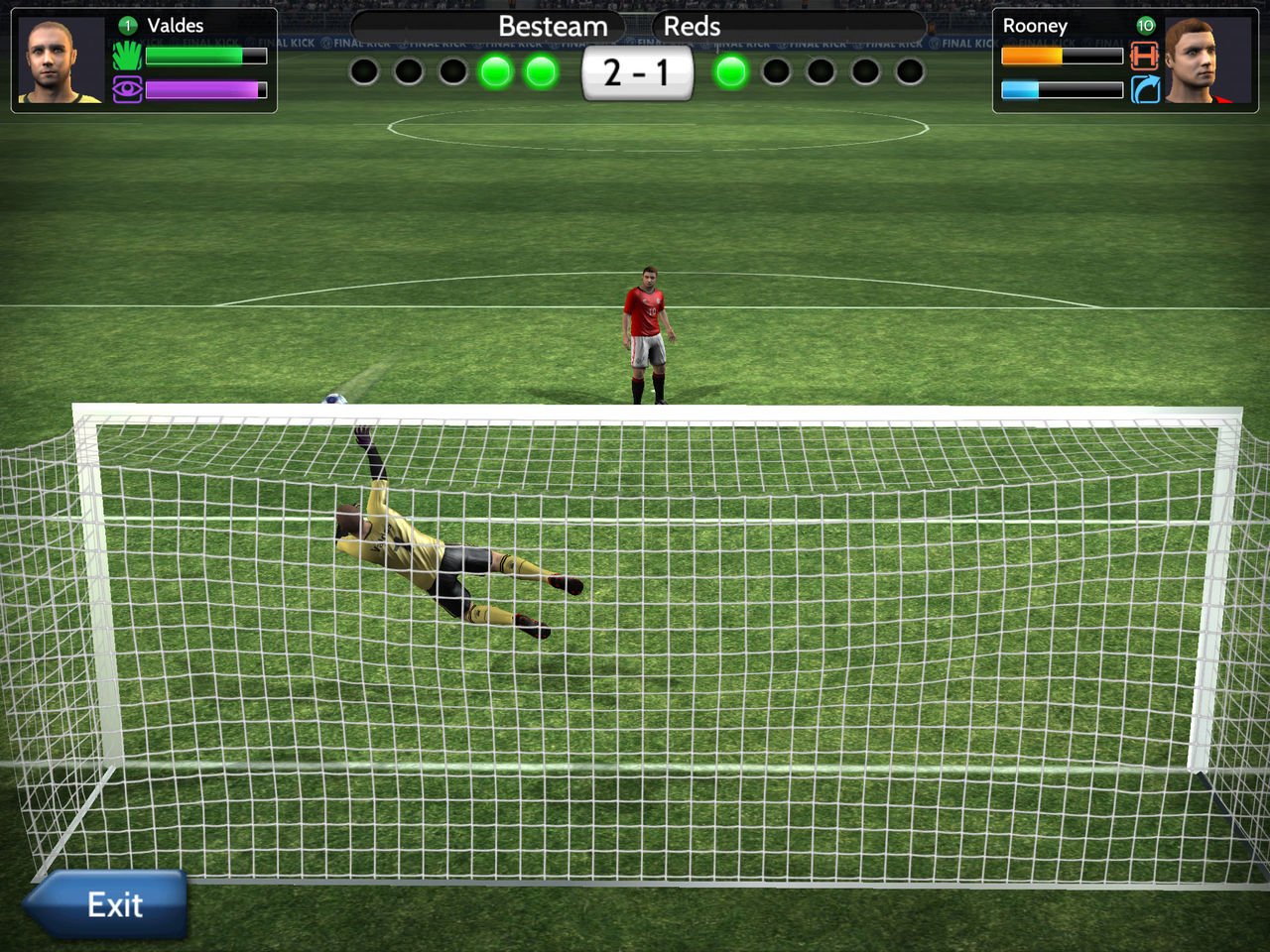Toggle Reds' lit green penalty indicator
The height and width of the screenshot is (952, 1270).
point(731,71)
